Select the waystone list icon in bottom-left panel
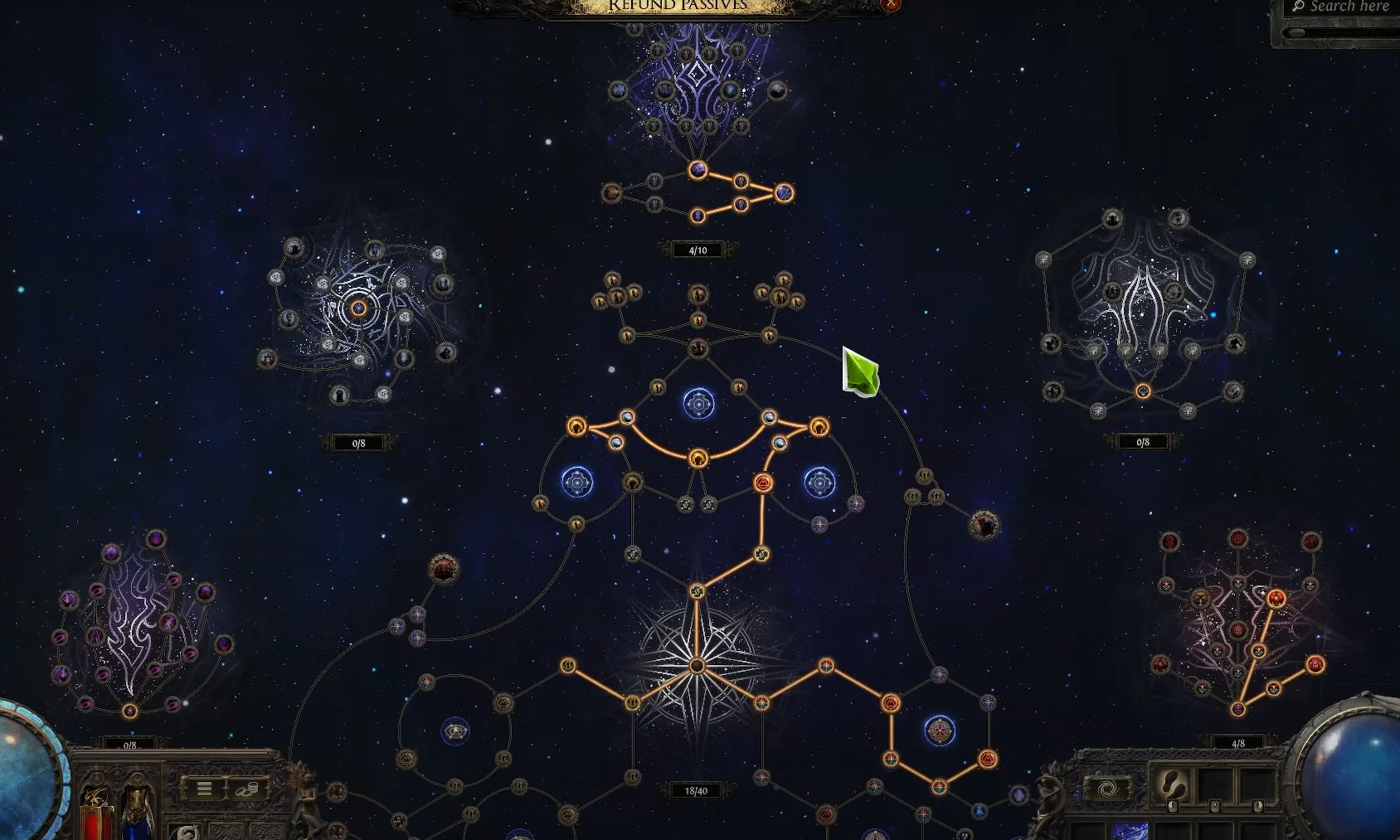Viewport: 1400px width, 840px height. pos(205,789)
